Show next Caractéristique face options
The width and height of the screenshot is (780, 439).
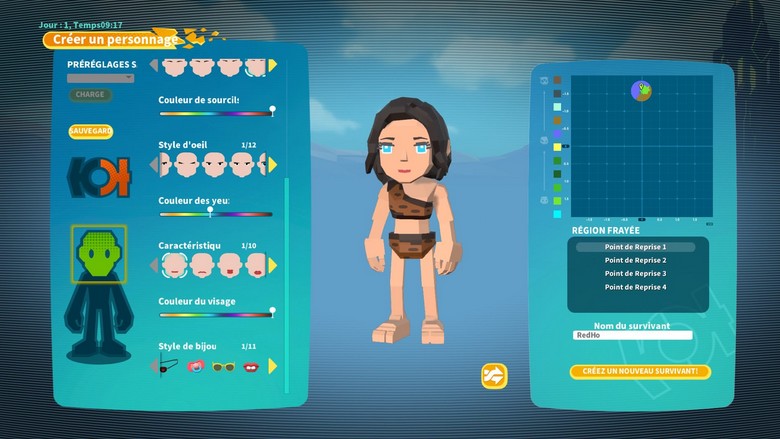(x=273, y=265)
